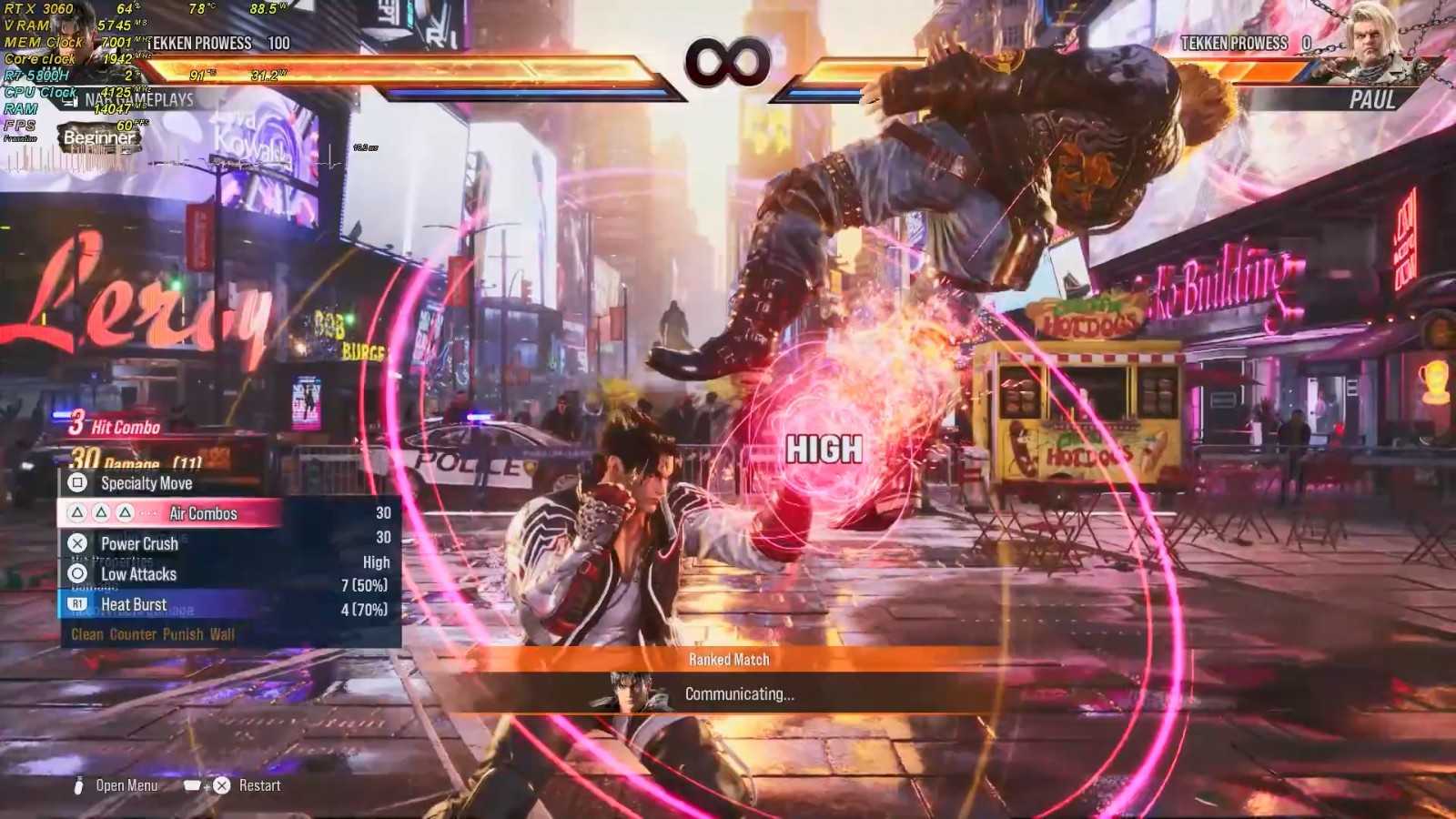The image size is (1456, 819).
Task: Choose the Air Combos row
Action: 202,513
